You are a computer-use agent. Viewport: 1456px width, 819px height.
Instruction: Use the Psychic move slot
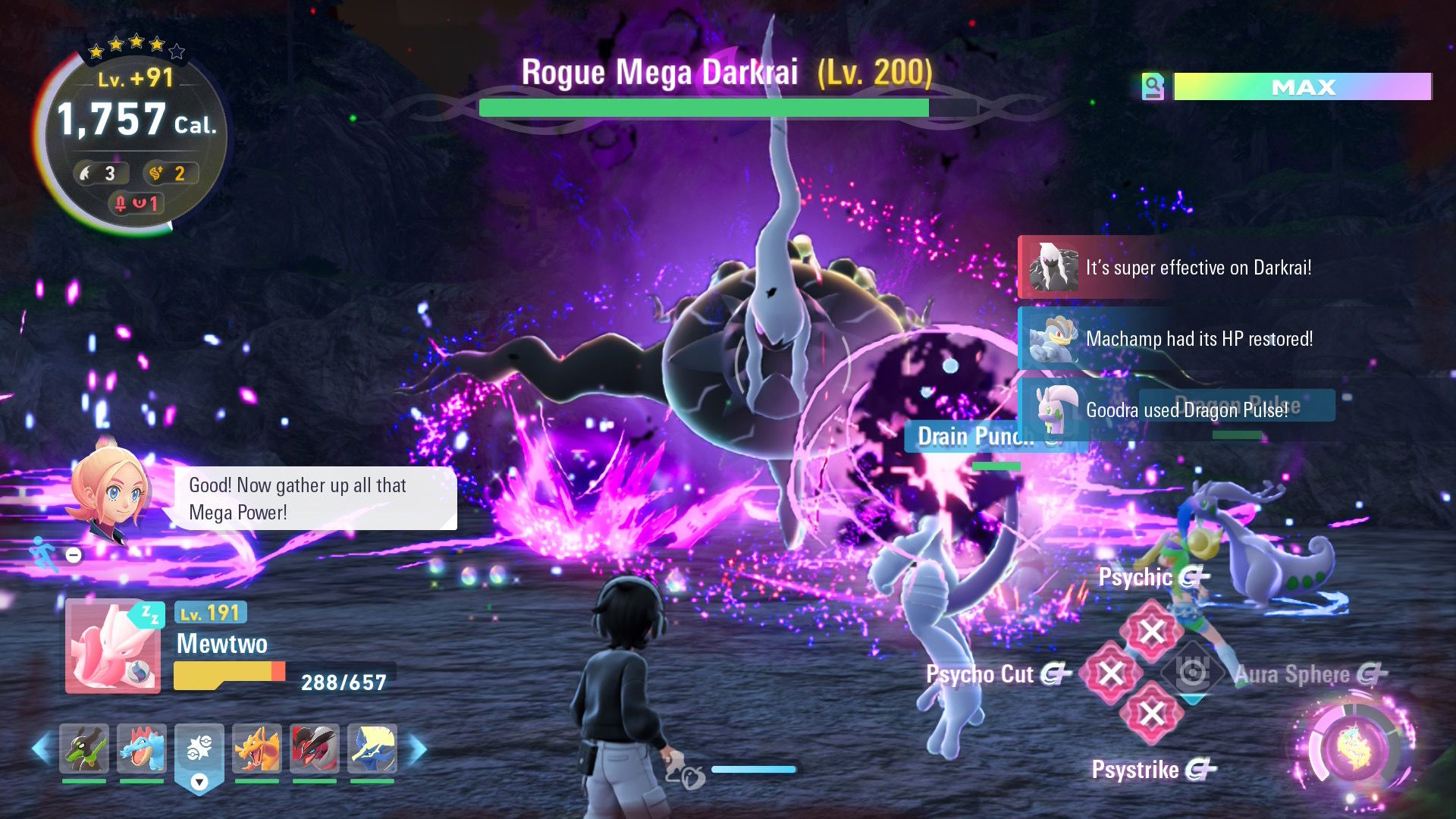tap(1152, 631)
